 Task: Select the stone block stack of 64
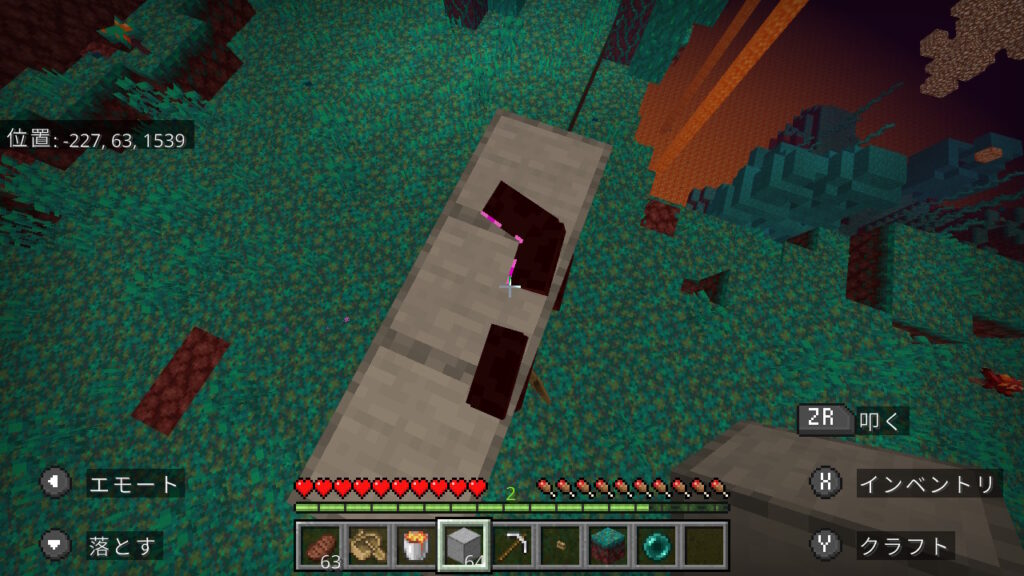[x=464, y=546]
